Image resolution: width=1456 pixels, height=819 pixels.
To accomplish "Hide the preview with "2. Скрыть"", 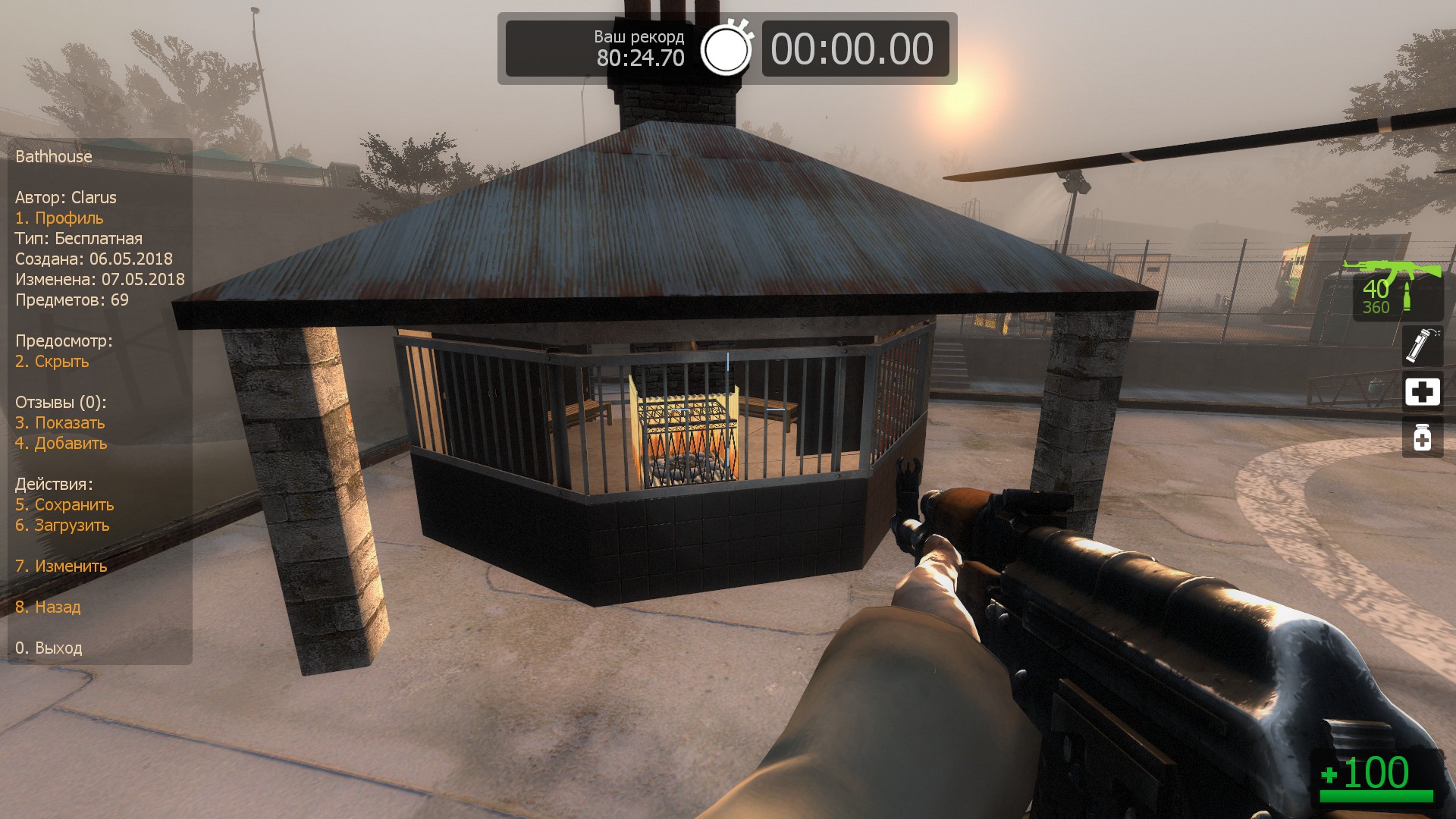I will (x=52, y=362).
